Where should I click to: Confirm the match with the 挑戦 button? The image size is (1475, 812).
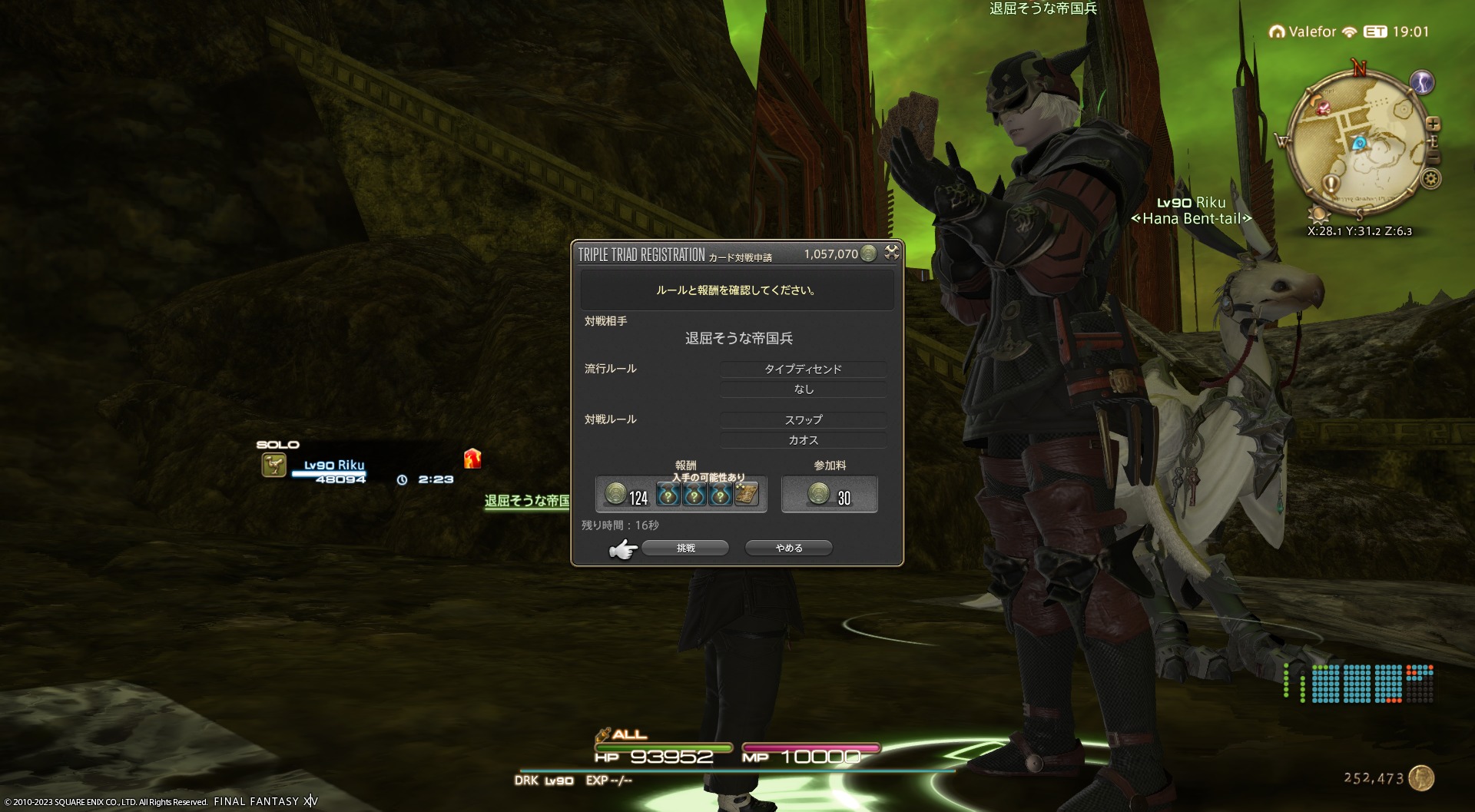[x=684, y=548]
